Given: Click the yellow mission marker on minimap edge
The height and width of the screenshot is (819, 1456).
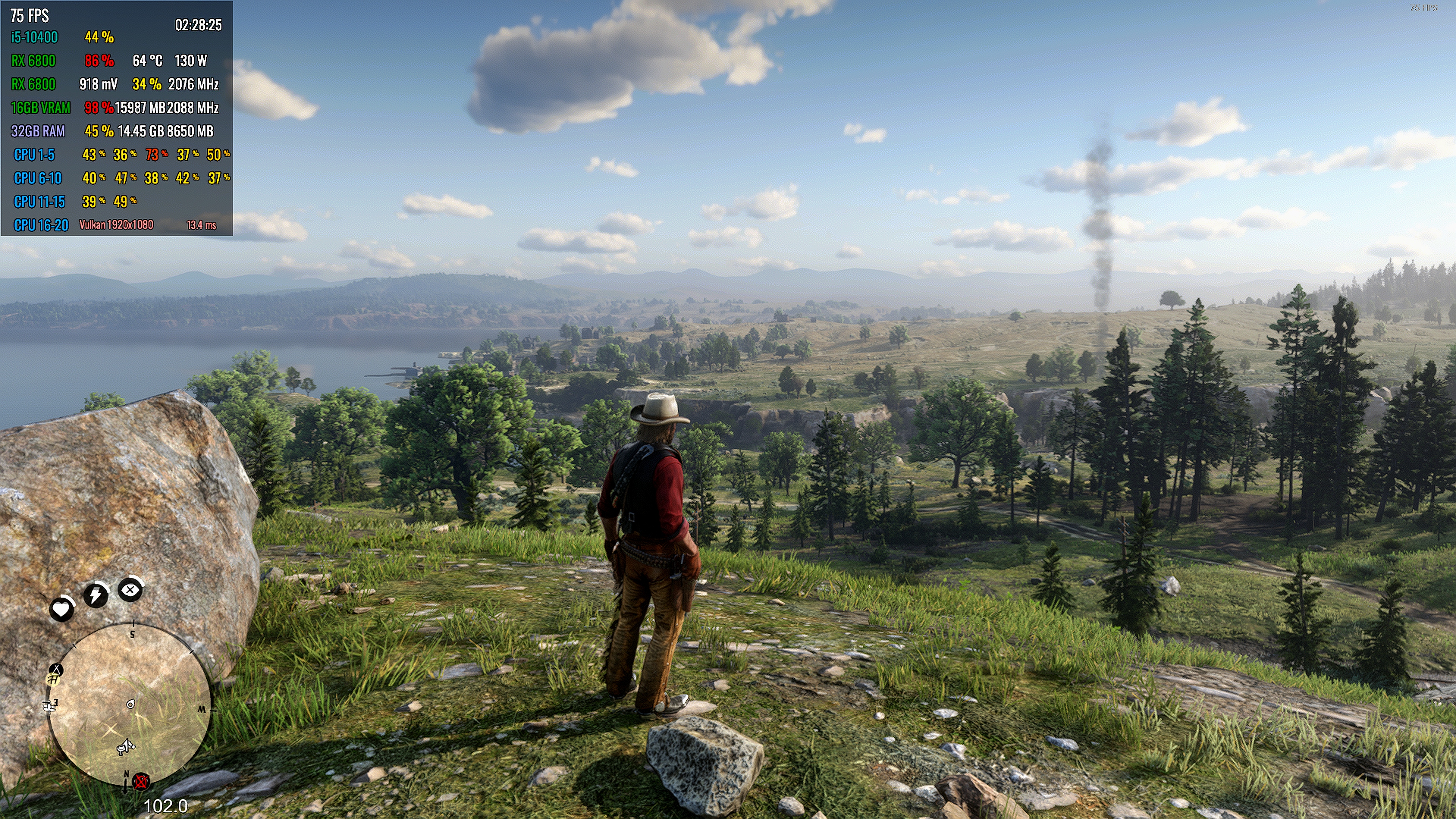Looking at the screenshot, I should click(x=53, y=681).
